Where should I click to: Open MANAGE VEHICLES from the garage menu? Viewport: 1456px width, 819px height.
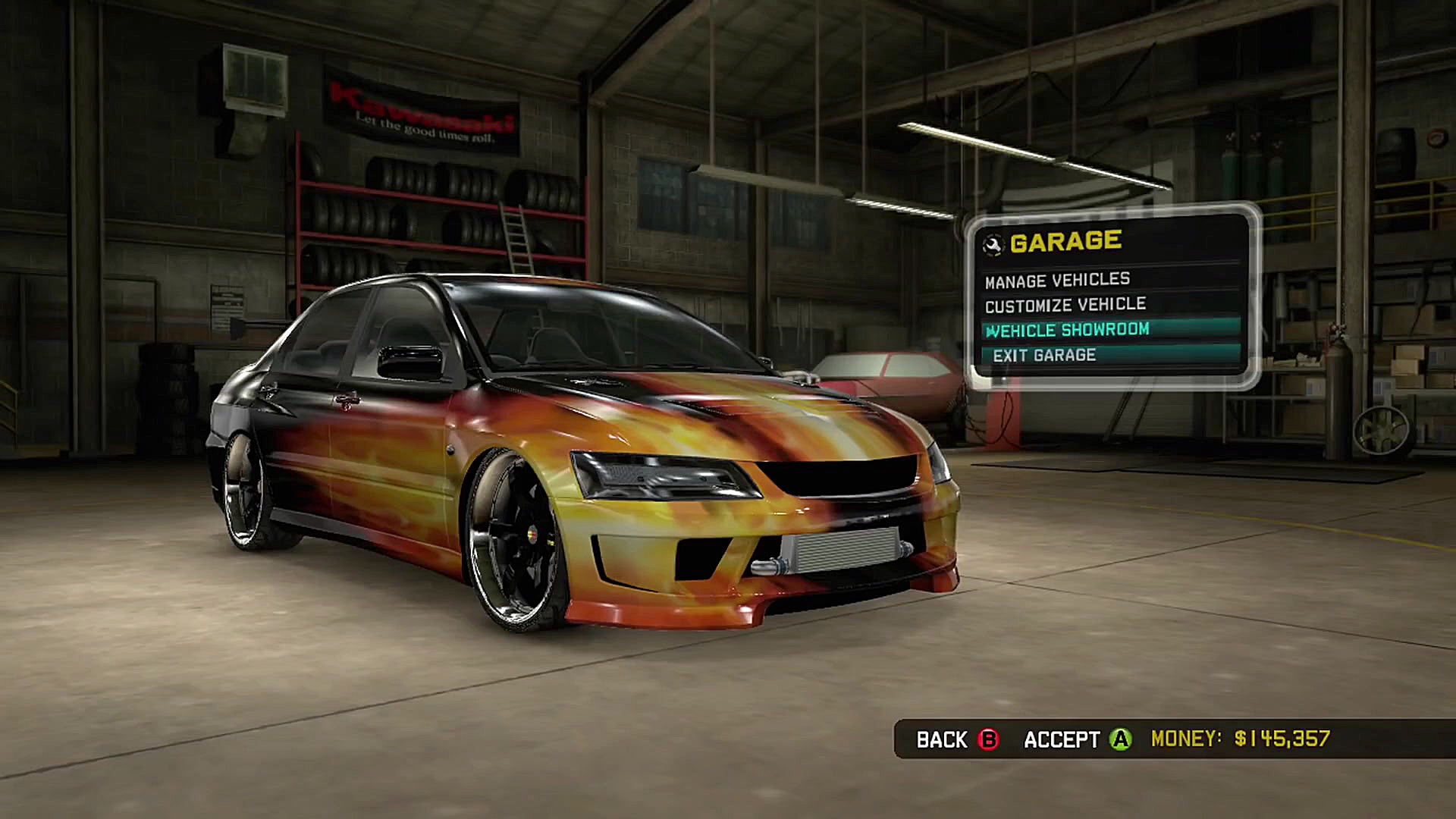[x=1056, y=279]
